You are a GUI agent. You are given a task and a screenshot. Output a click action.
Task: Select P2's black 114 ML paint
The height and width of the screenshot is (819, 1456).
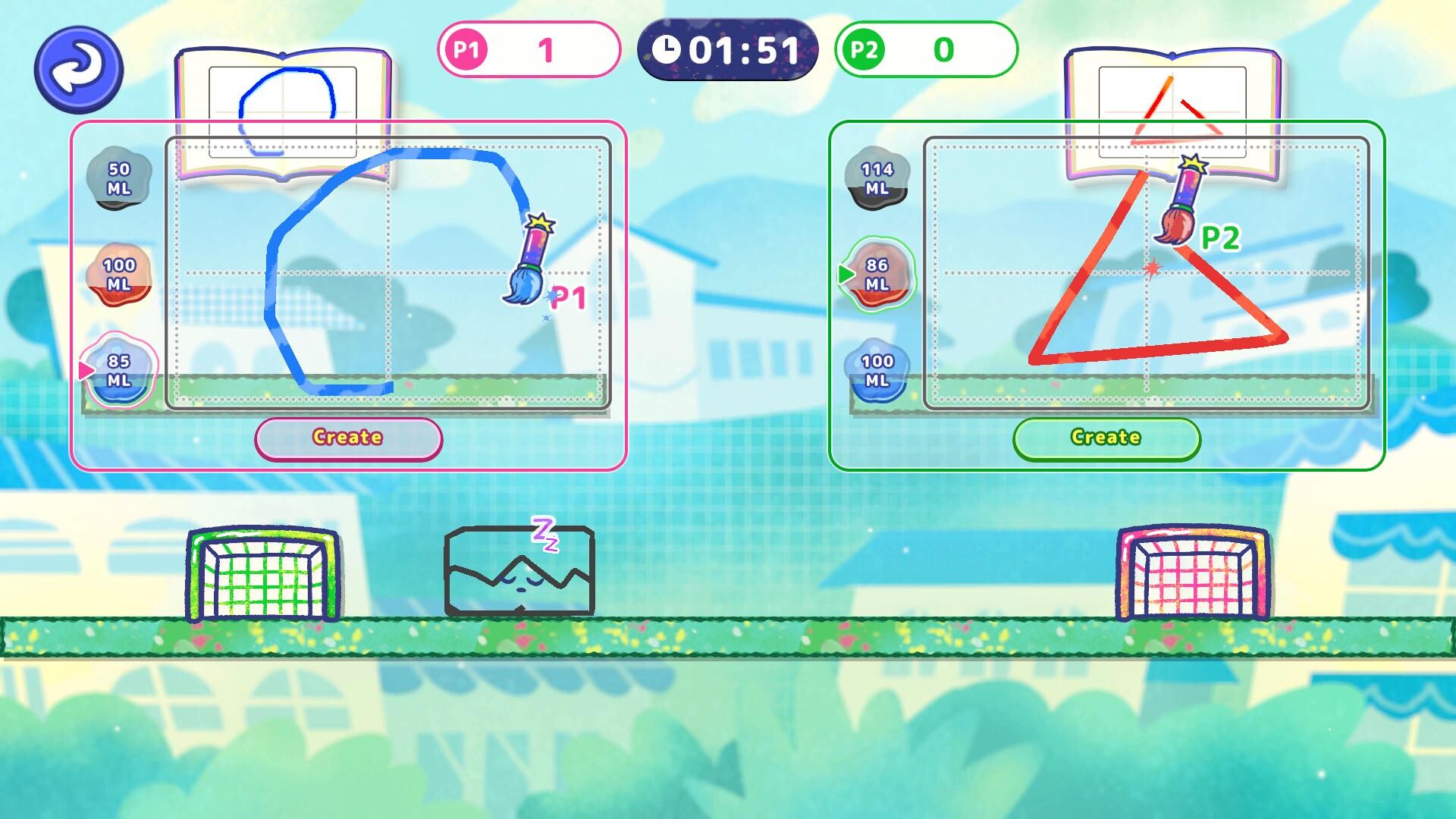click(877, 178)
